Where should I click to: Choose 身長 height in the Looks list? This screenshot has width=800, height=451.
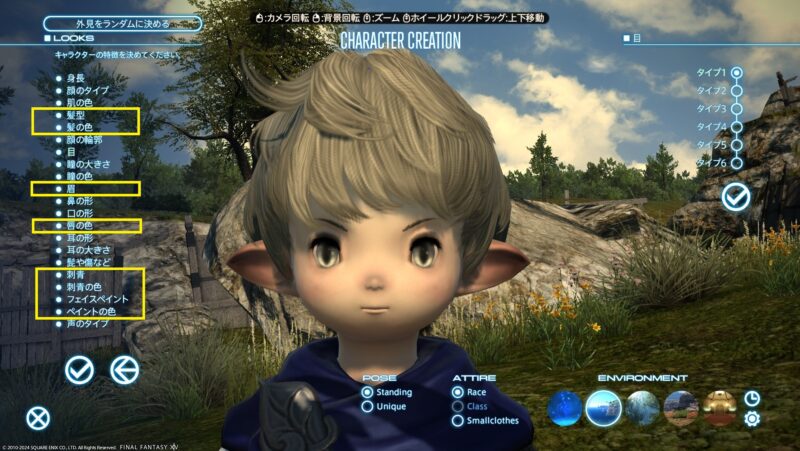click(x=75, y=76)
